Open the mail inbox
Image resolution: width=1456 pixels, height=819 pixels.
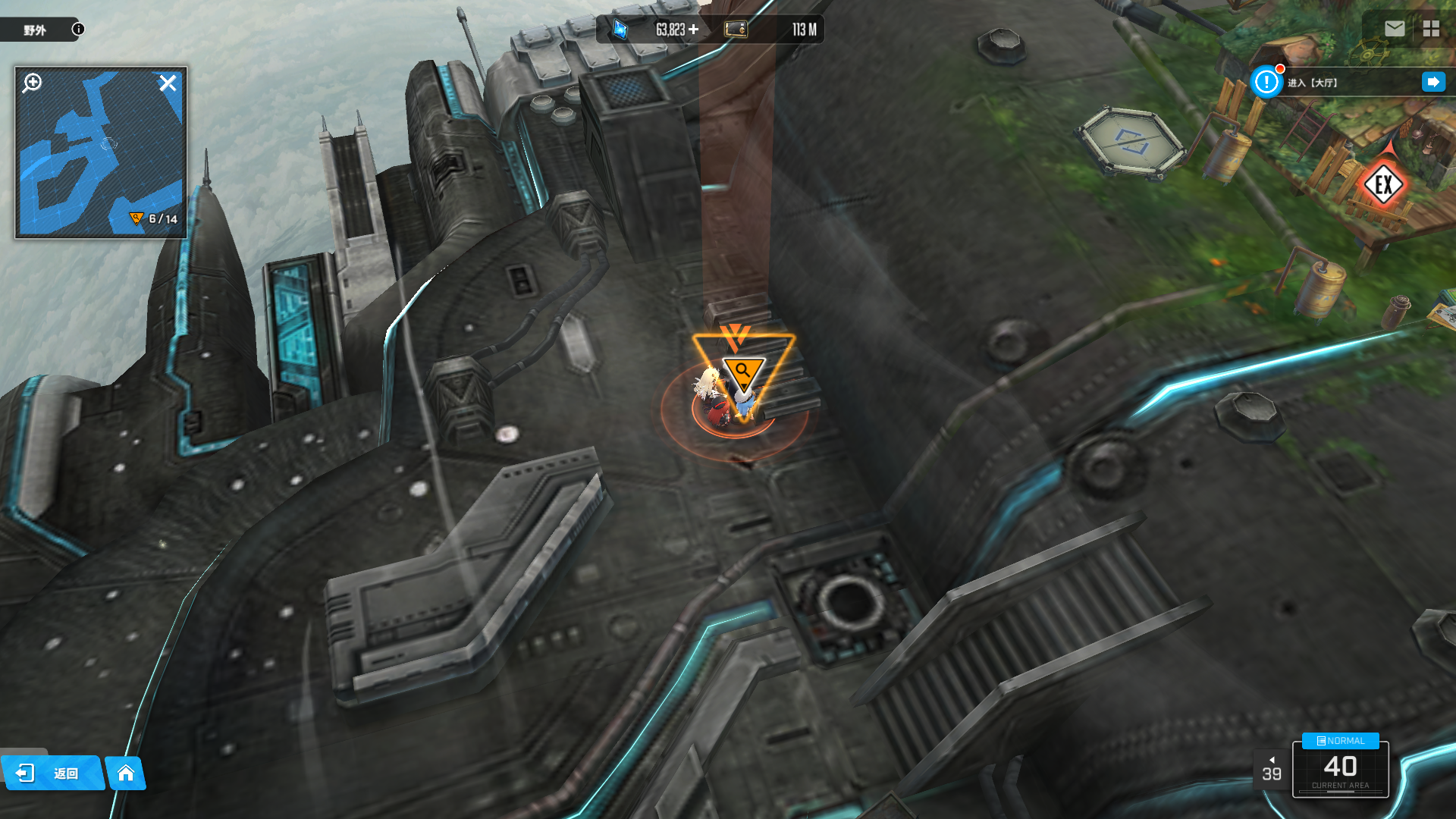click(x=1395, y=29)
